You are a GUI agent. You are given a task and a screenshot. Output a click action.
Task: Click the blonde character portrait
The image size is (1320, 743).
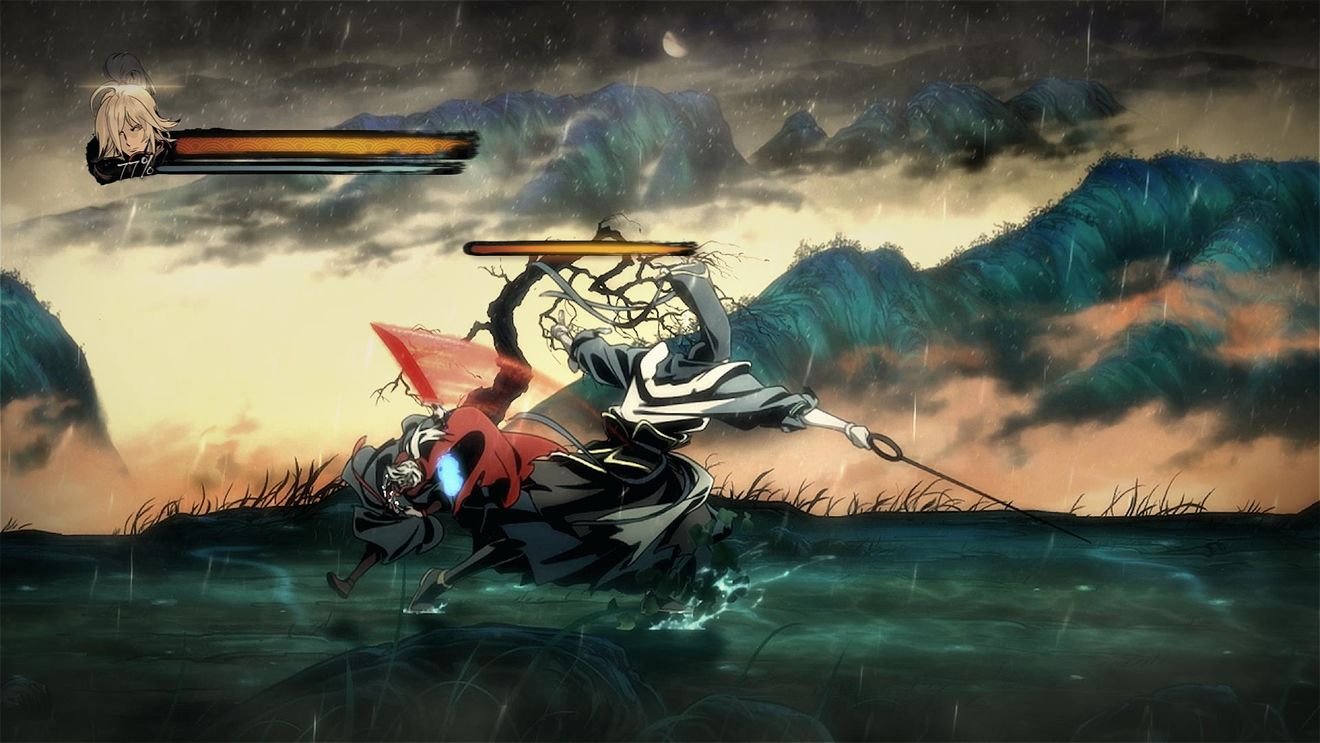(x=127, y=125)
